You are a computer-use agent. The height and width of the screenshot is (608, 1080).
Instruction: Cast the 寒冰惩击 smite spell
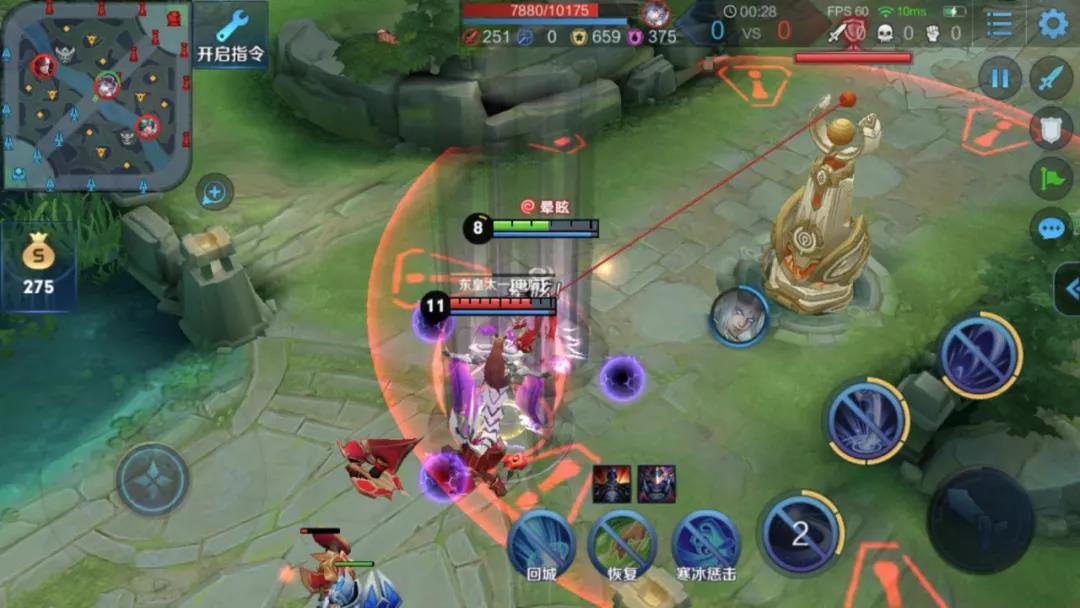[706, 544]
